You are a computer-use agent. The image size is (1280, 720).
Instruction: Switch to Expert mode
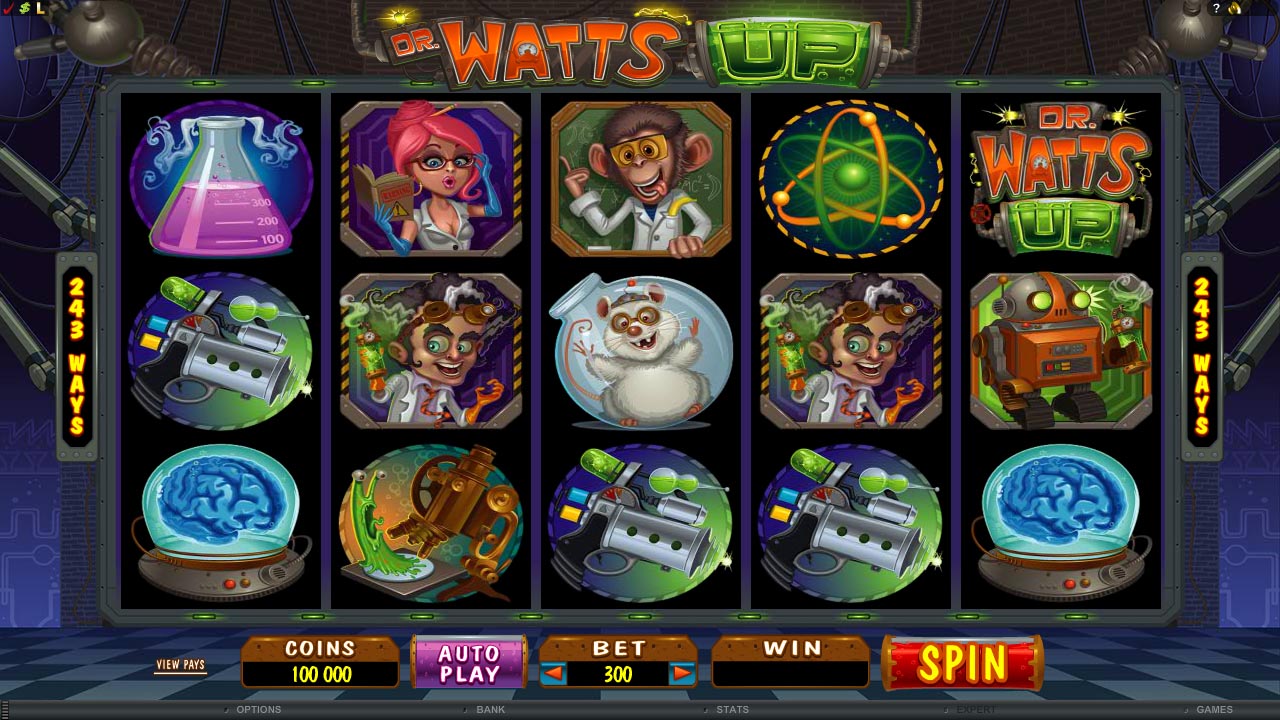(976, 709)
